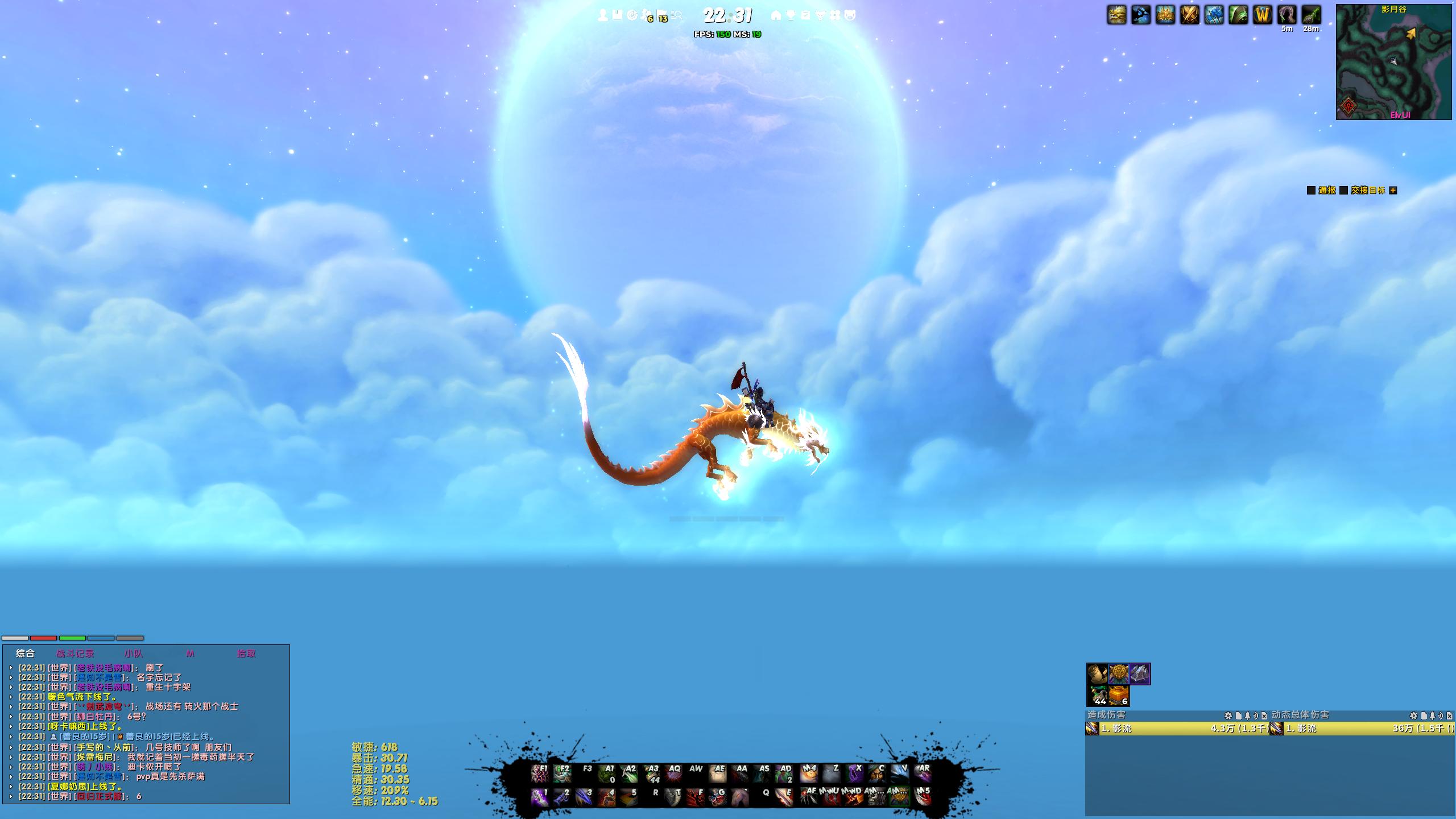The width and height of the screenshot is (1456, 819).
Task: Select the 拾取 chat tab
Action: click(x=246, y=653)
